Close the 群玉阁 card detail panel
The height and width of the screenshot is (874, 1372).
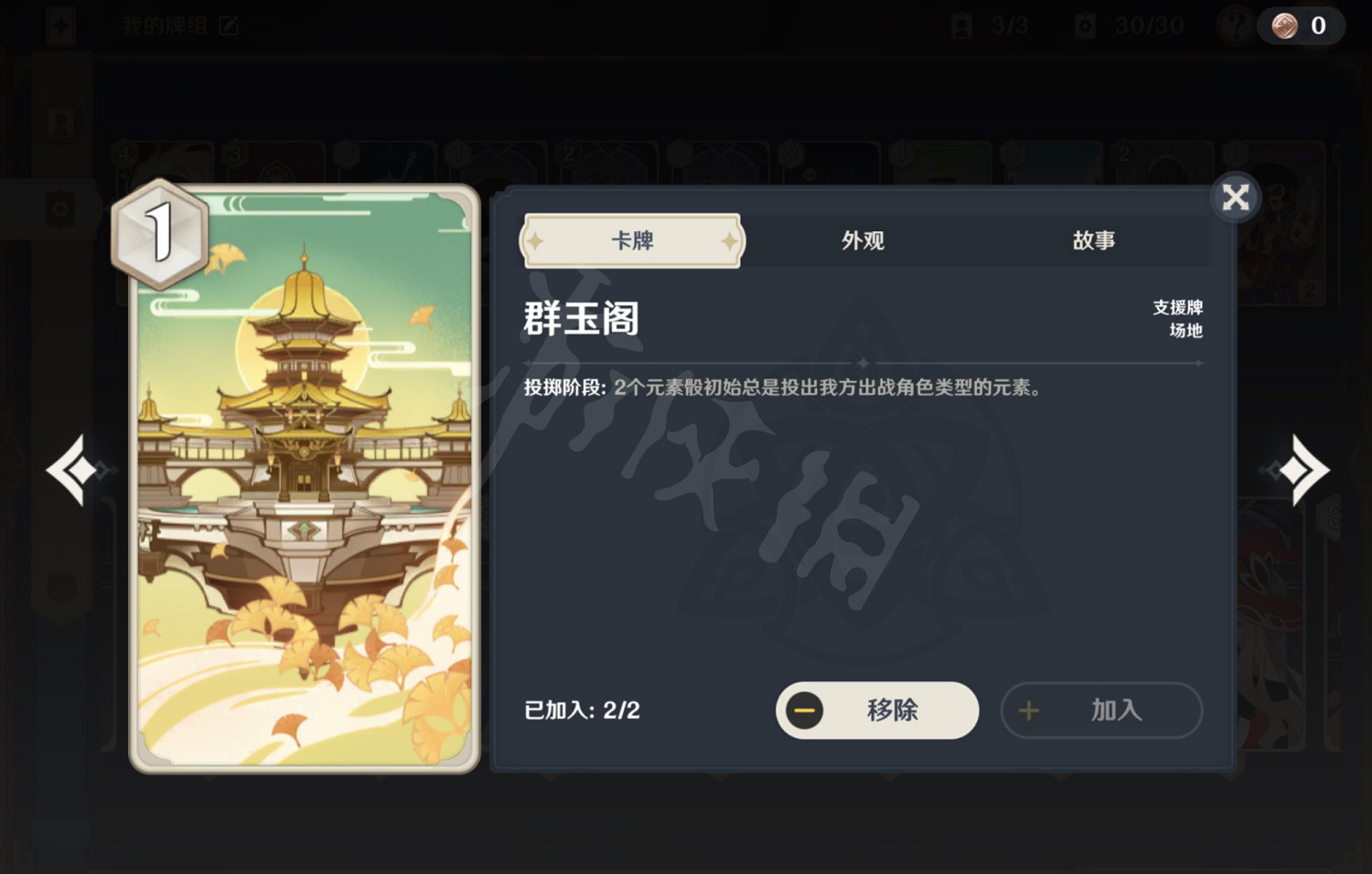tap(1235, 197)
